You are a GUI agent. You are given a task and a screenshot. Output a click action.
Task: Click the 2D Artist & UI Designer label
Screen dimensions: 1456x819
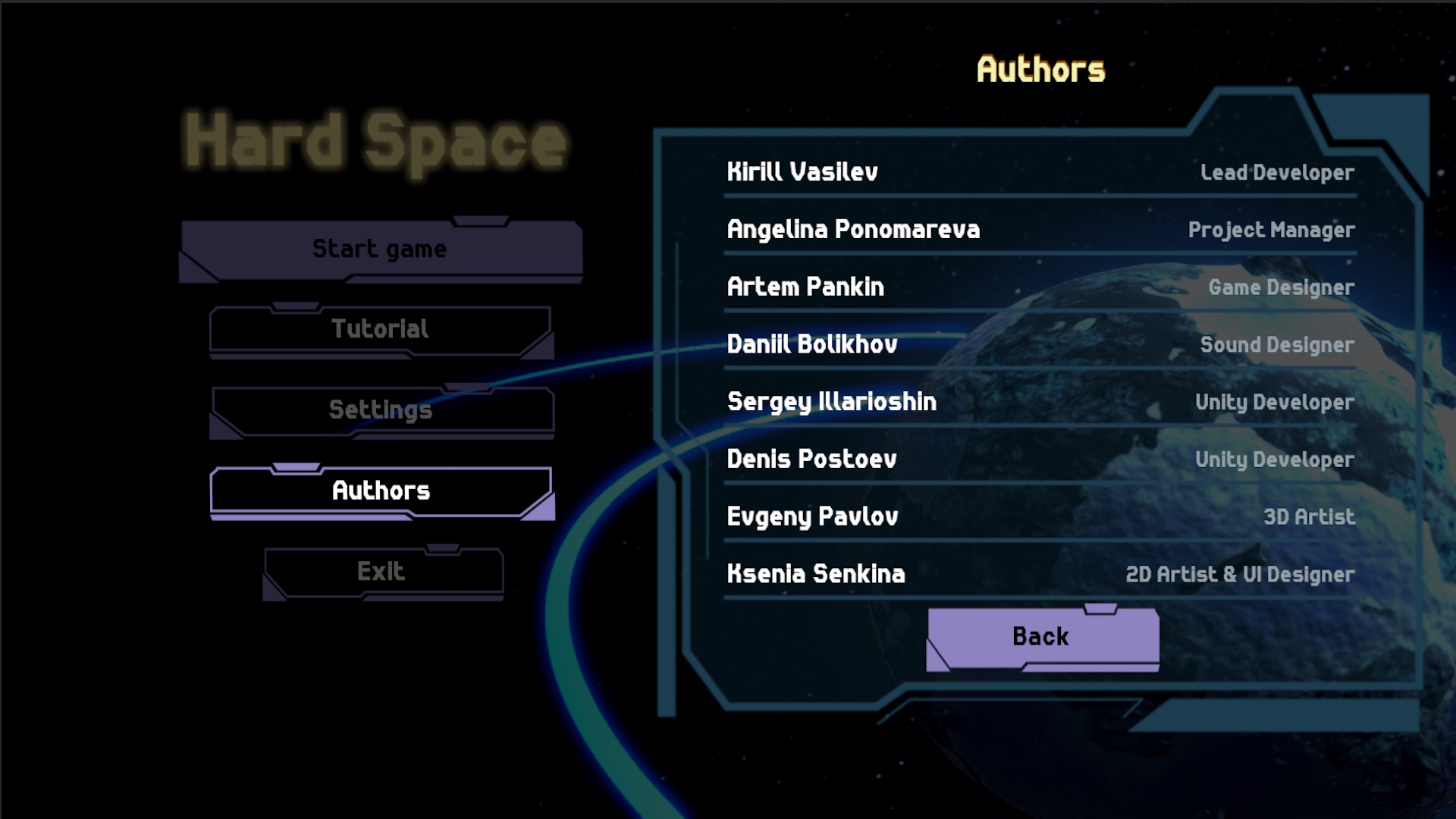[1239, 575]
